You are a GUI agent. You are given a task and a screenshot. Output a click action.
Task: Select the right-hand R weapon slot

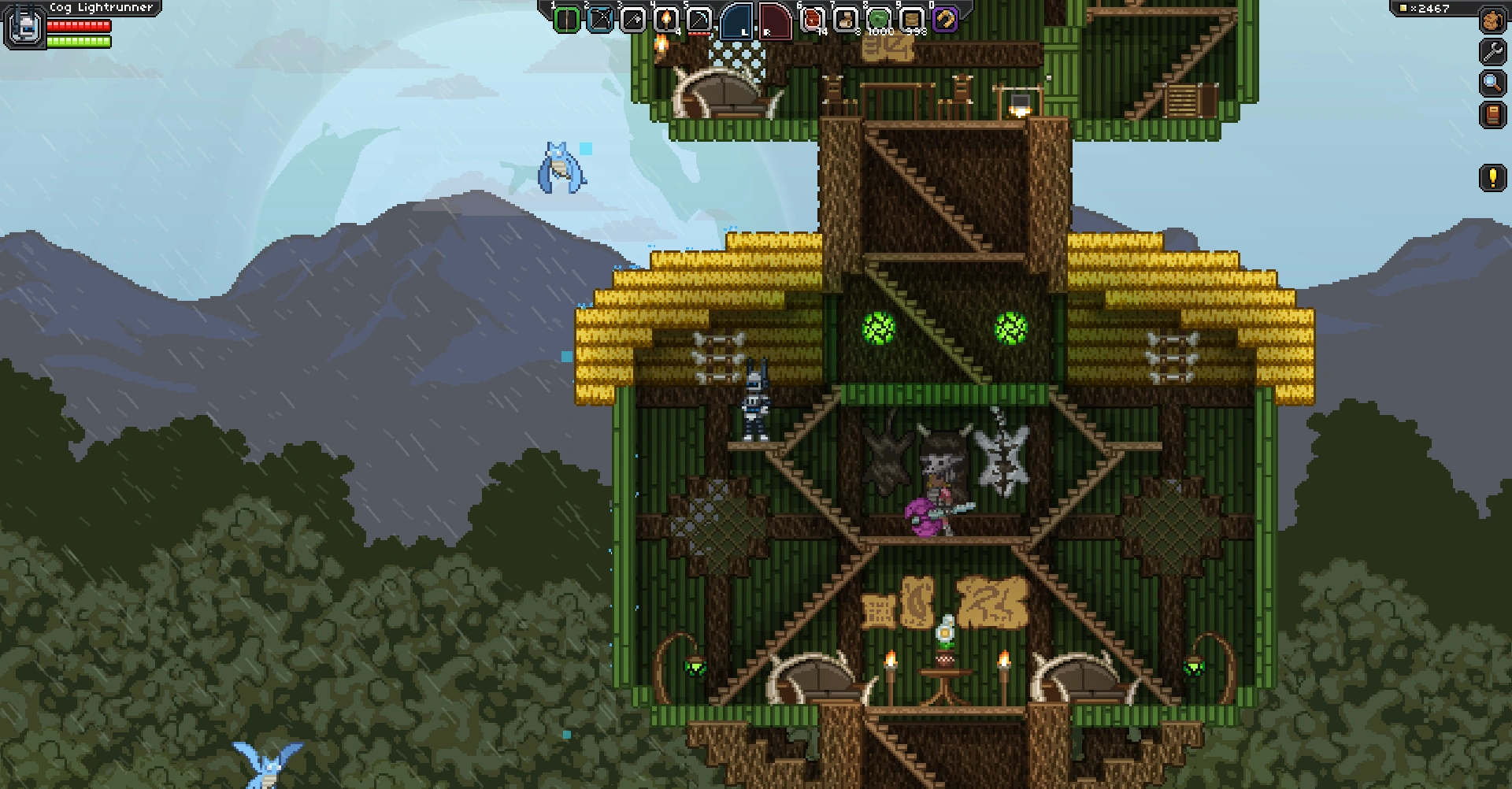(x=775, y=20)
